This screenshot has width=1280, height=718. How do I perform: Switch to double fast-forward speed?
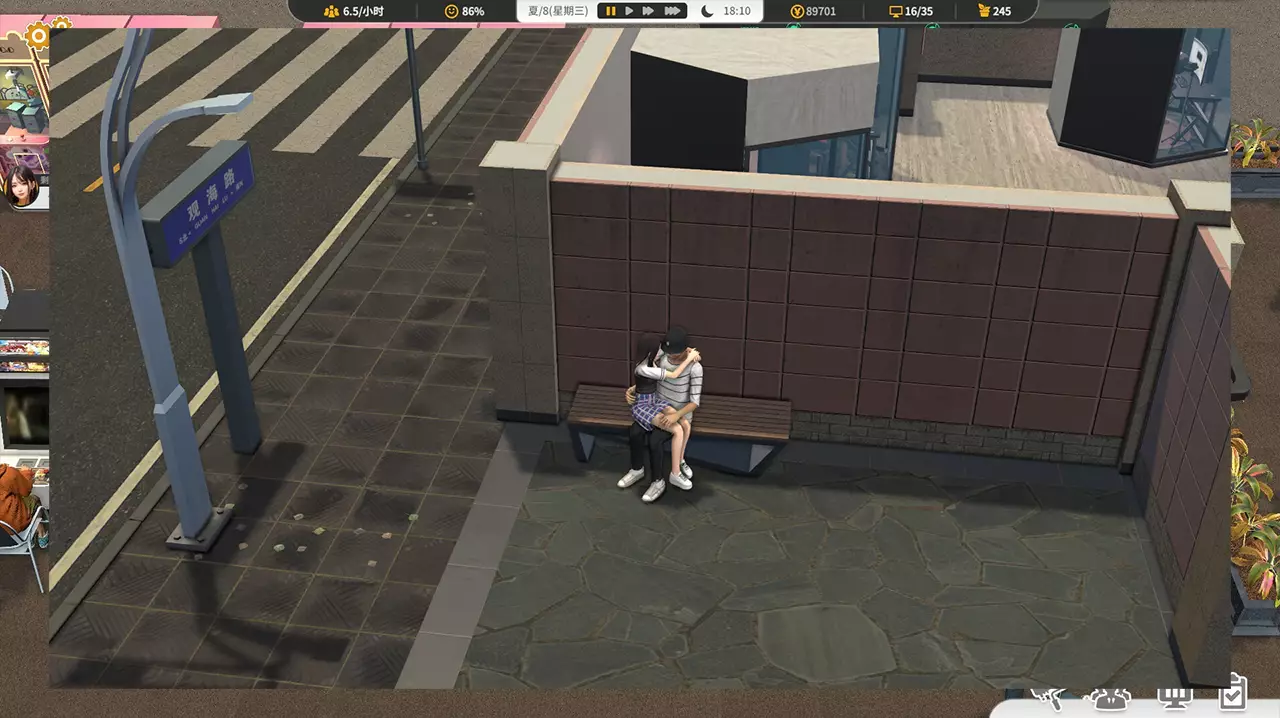point(649,11)
